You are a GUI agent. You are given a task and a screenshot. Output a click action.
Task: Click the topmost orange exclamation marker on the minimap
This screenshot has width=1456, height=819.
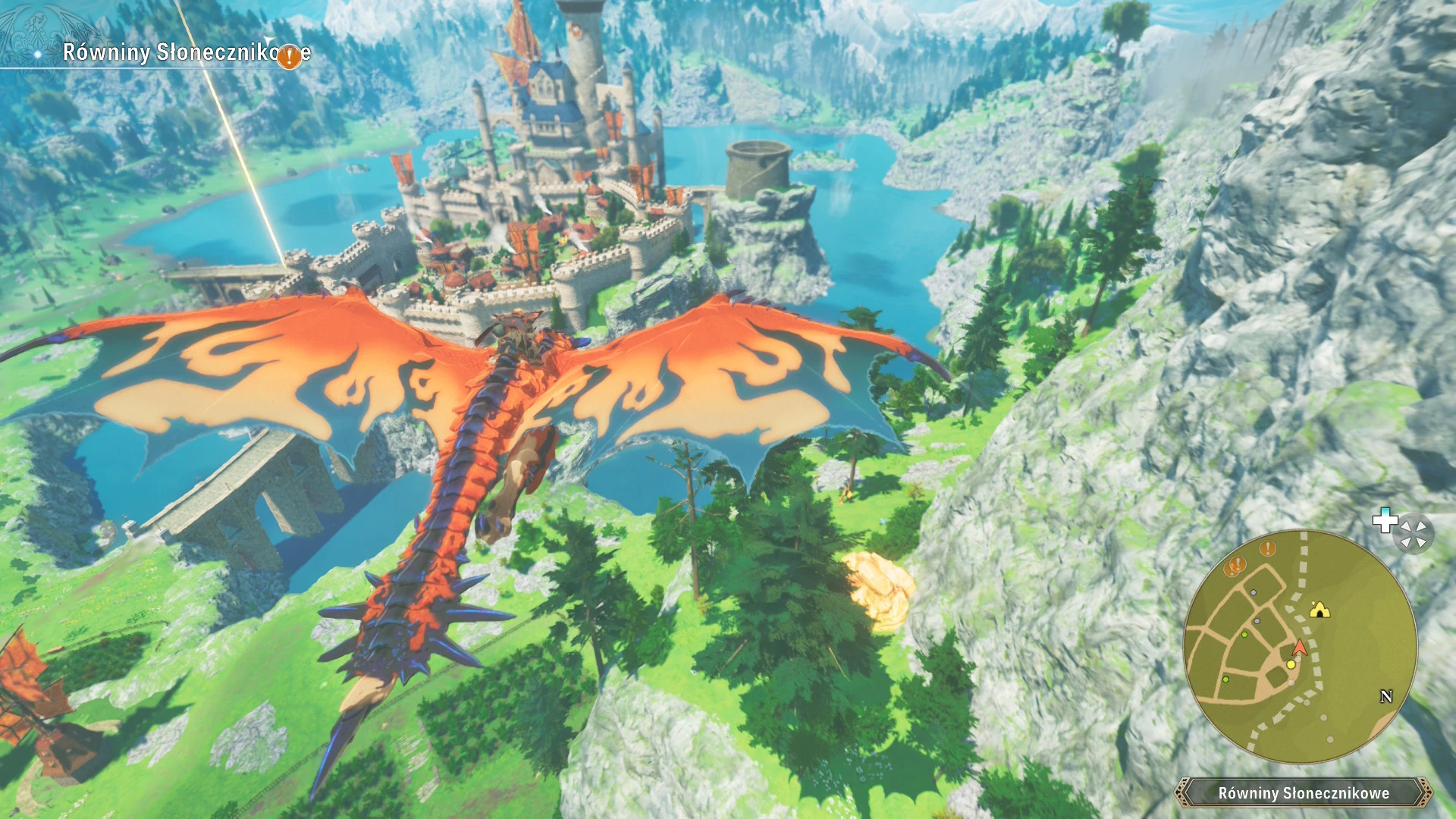(1267, 548)
